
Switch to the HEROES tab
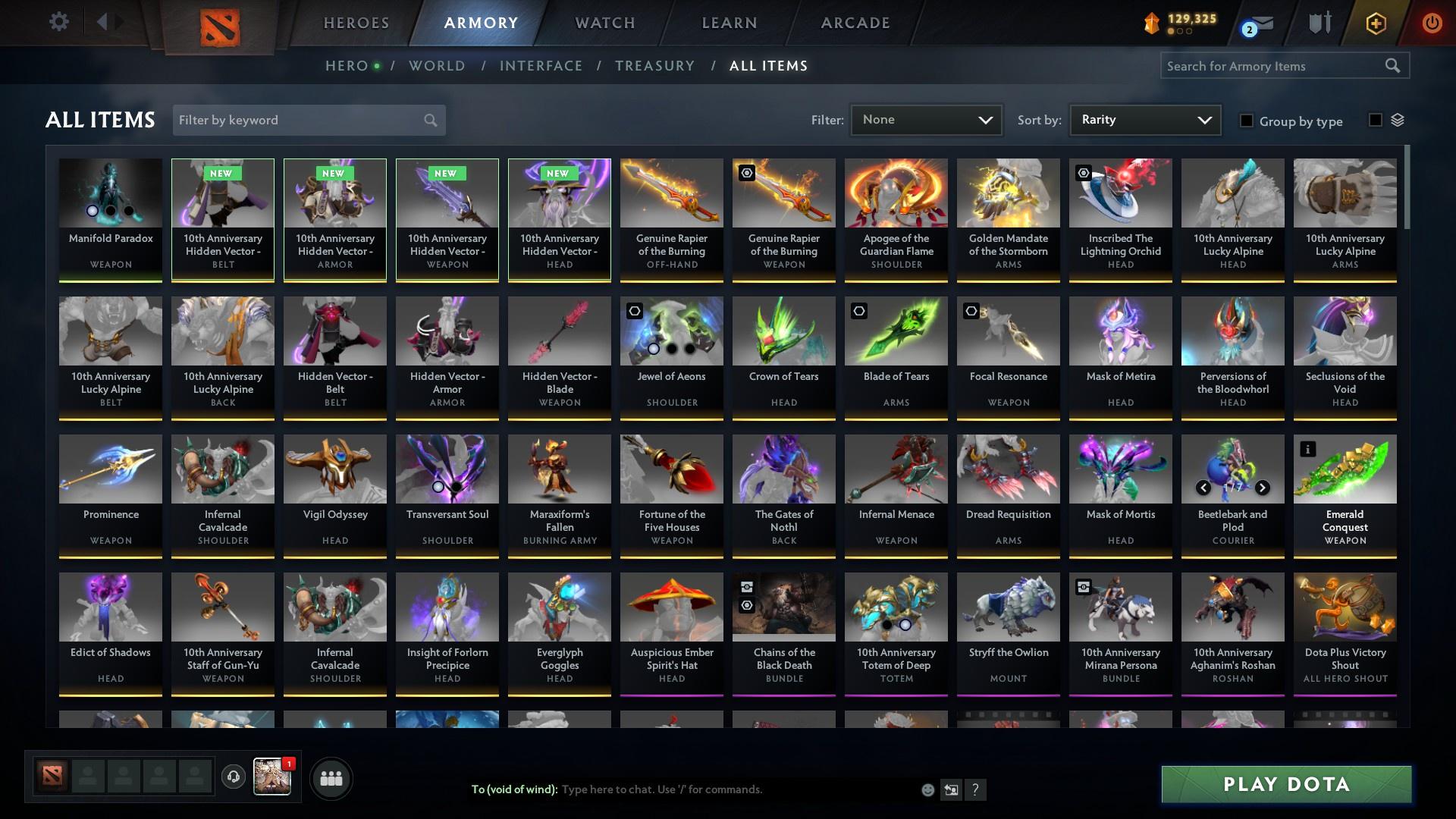pos(355,23)
